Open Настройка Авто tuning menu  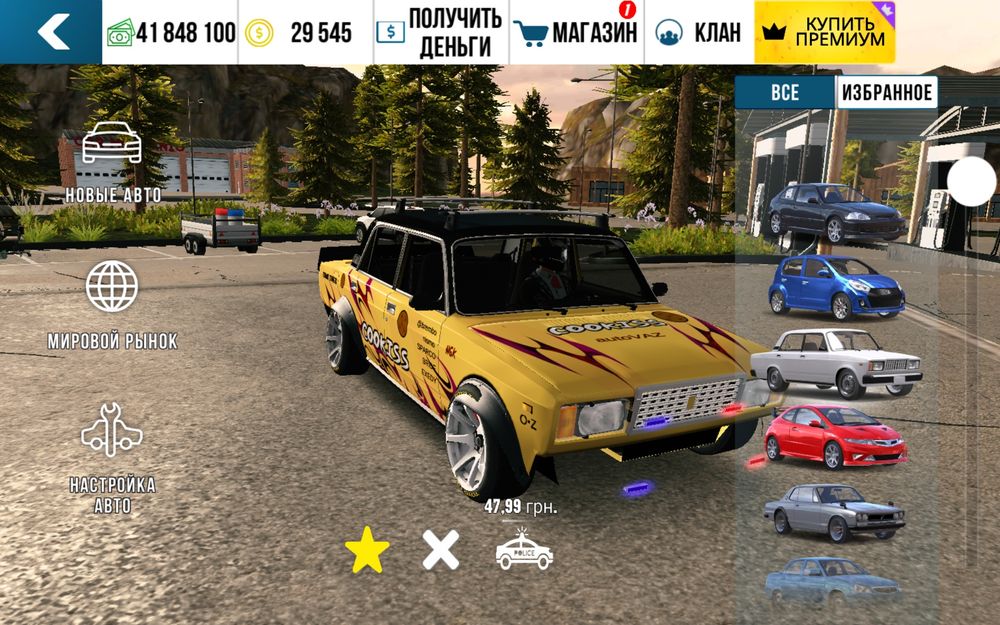coord(112,457)
